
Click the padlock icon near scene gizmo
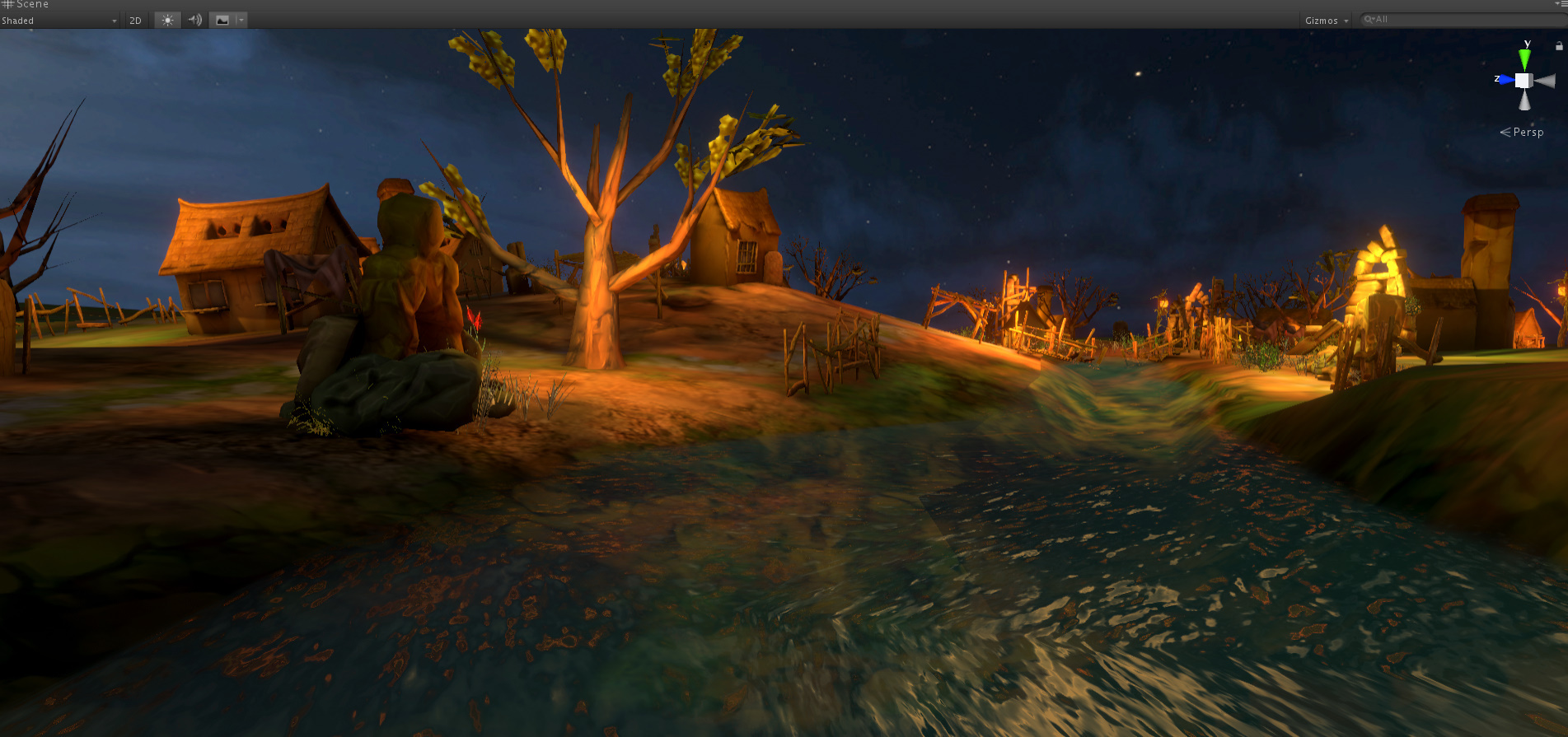1560,46
